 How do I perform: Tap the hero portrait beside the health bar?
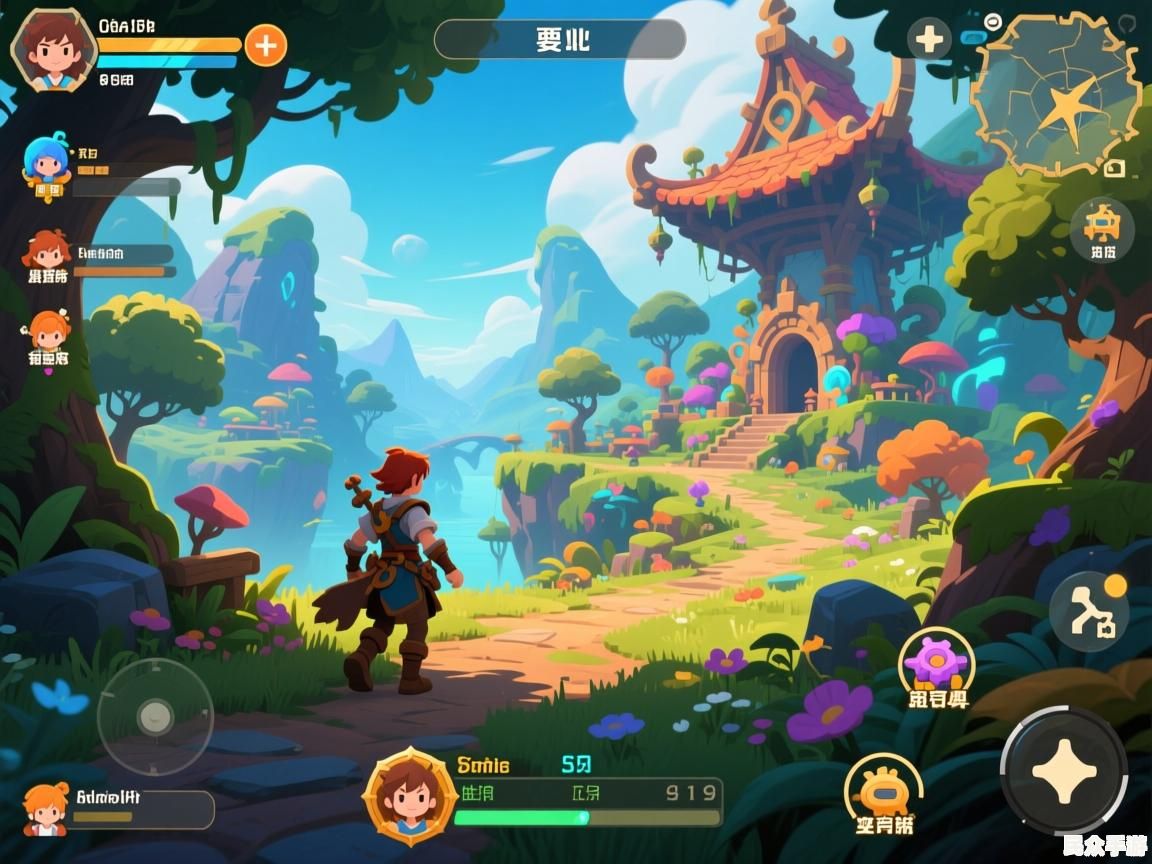pyautogui.click(x=53, y=47)
